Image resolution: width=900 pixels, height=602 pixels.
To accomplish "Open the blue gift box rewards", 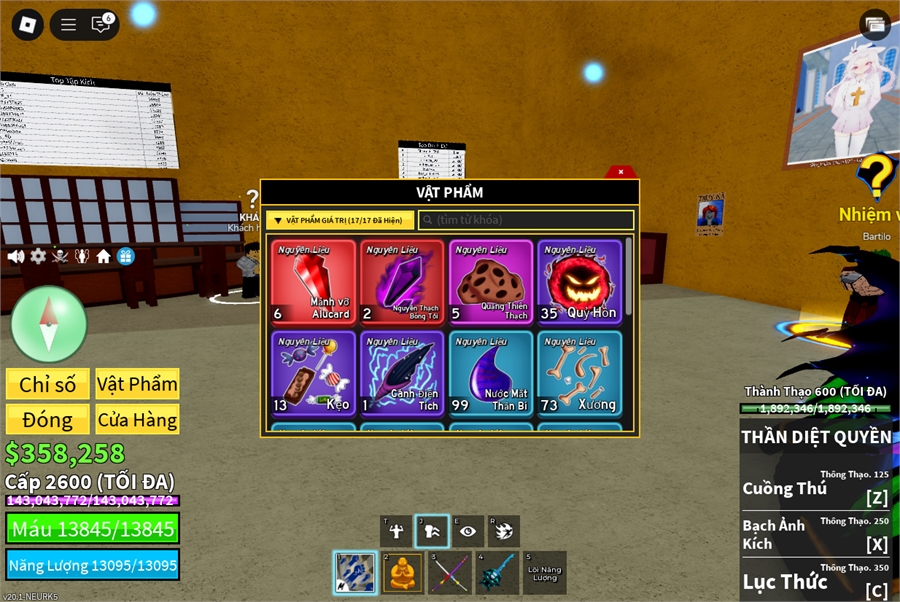I will click(x=125, y=257).
